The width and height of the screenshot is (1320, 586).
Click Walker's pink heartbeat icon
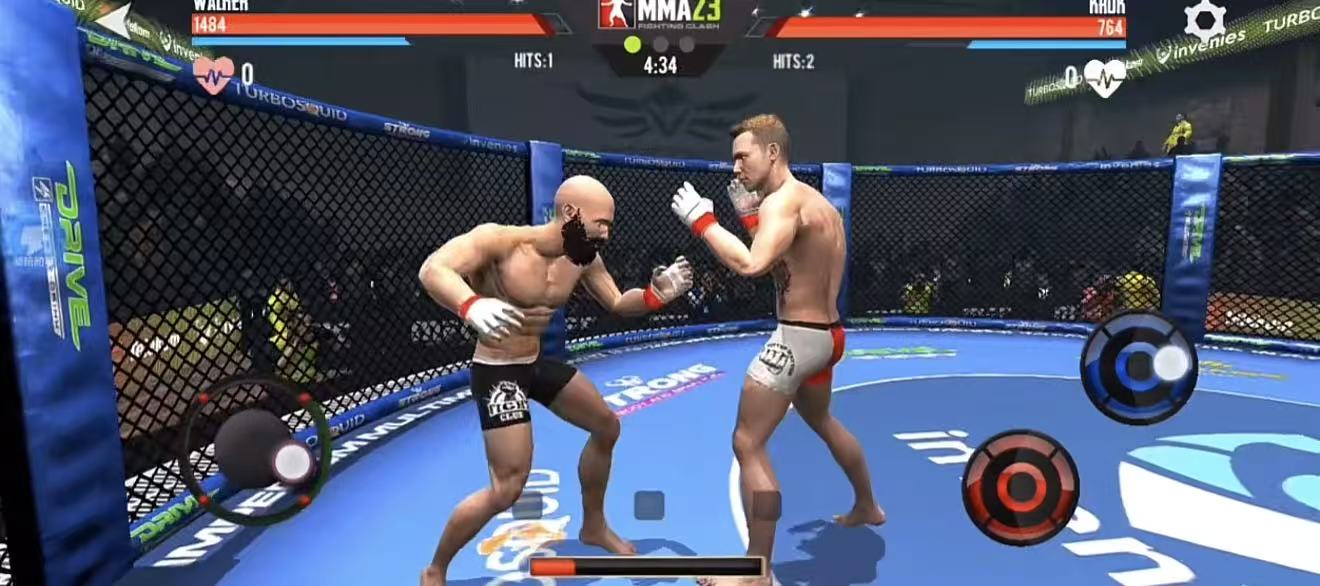click(x=213, y=74)
